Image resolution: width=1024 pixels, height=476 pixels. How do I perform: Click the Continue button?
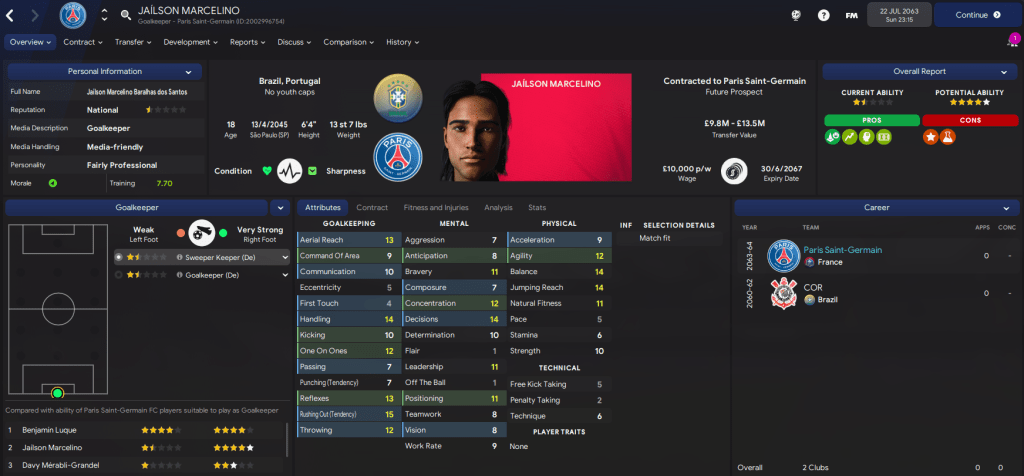pyautogui.click(x=969, y=15)
